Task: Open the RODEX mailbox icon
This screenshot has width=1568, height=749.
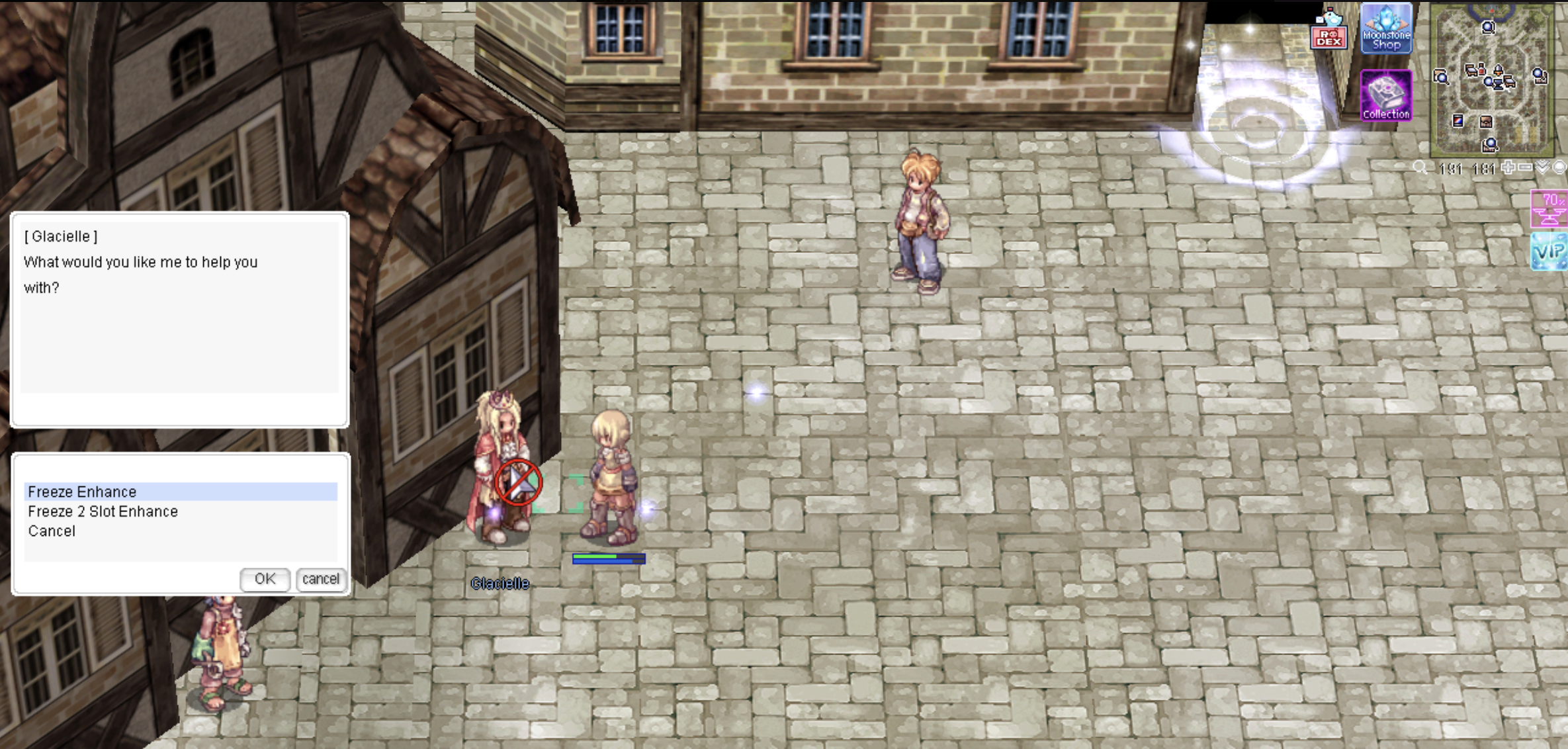Action: [1328, 30]
